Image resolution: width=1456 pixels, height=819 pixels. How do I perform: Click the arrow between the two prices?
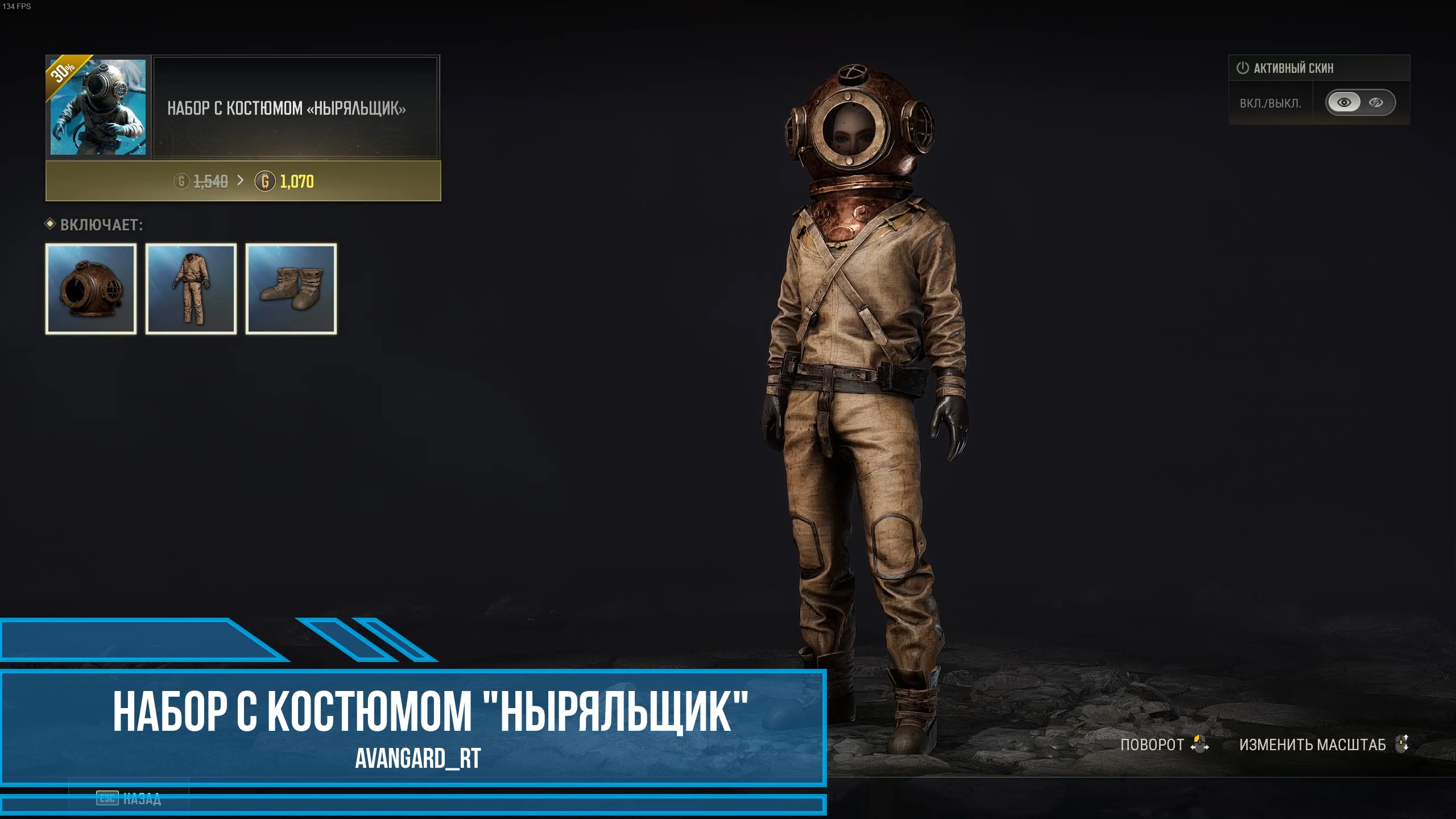pos(242,182)
